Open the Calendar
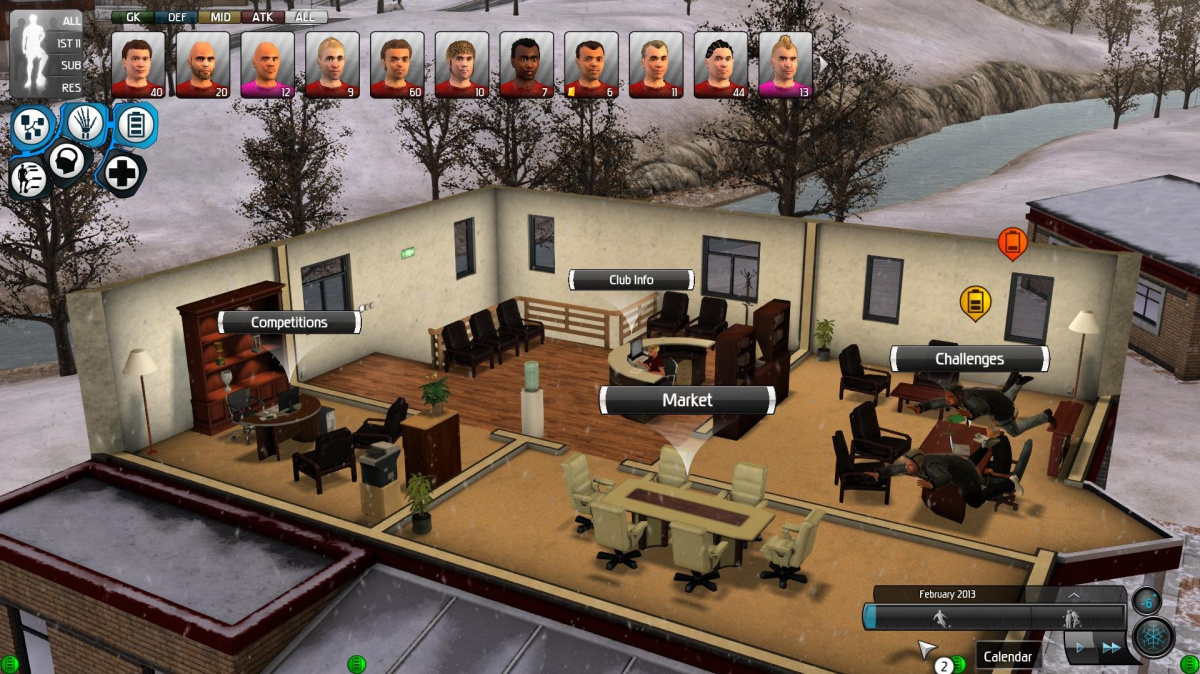Image resolution: width=1200 pixels, height=674 pixels. (x=1007, y=657)
